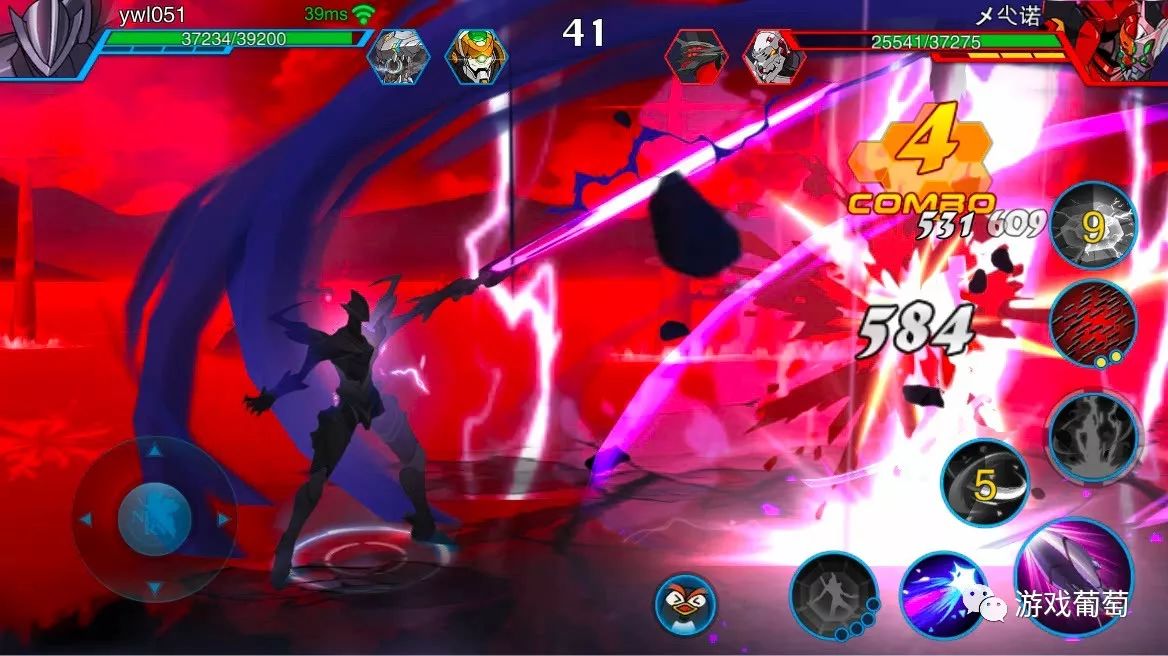Tap the penguin emote button
1168x656 pixels.
686,605
